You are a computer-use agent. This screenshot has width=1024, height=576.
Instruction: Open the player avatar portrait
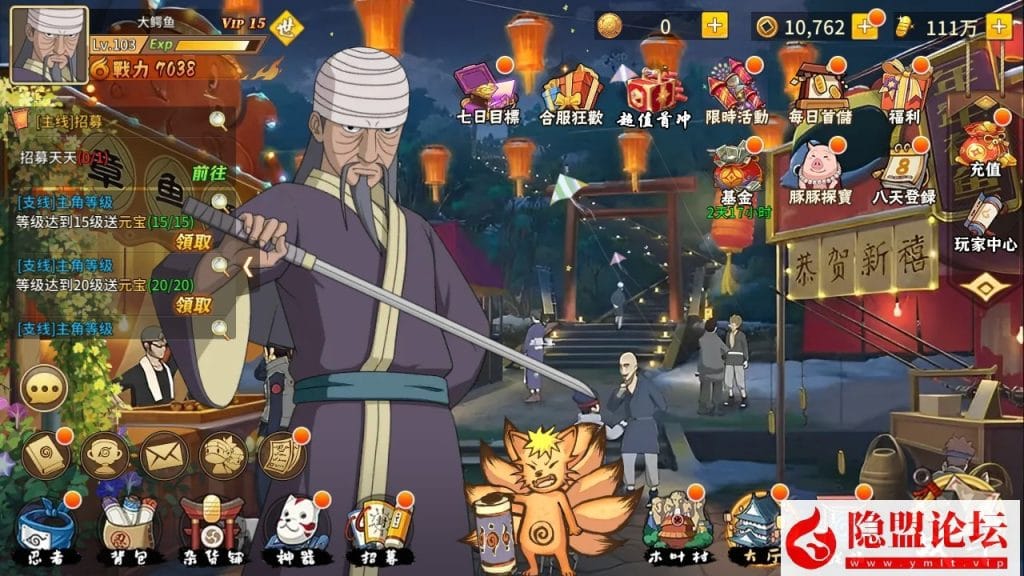pos(48,45)
